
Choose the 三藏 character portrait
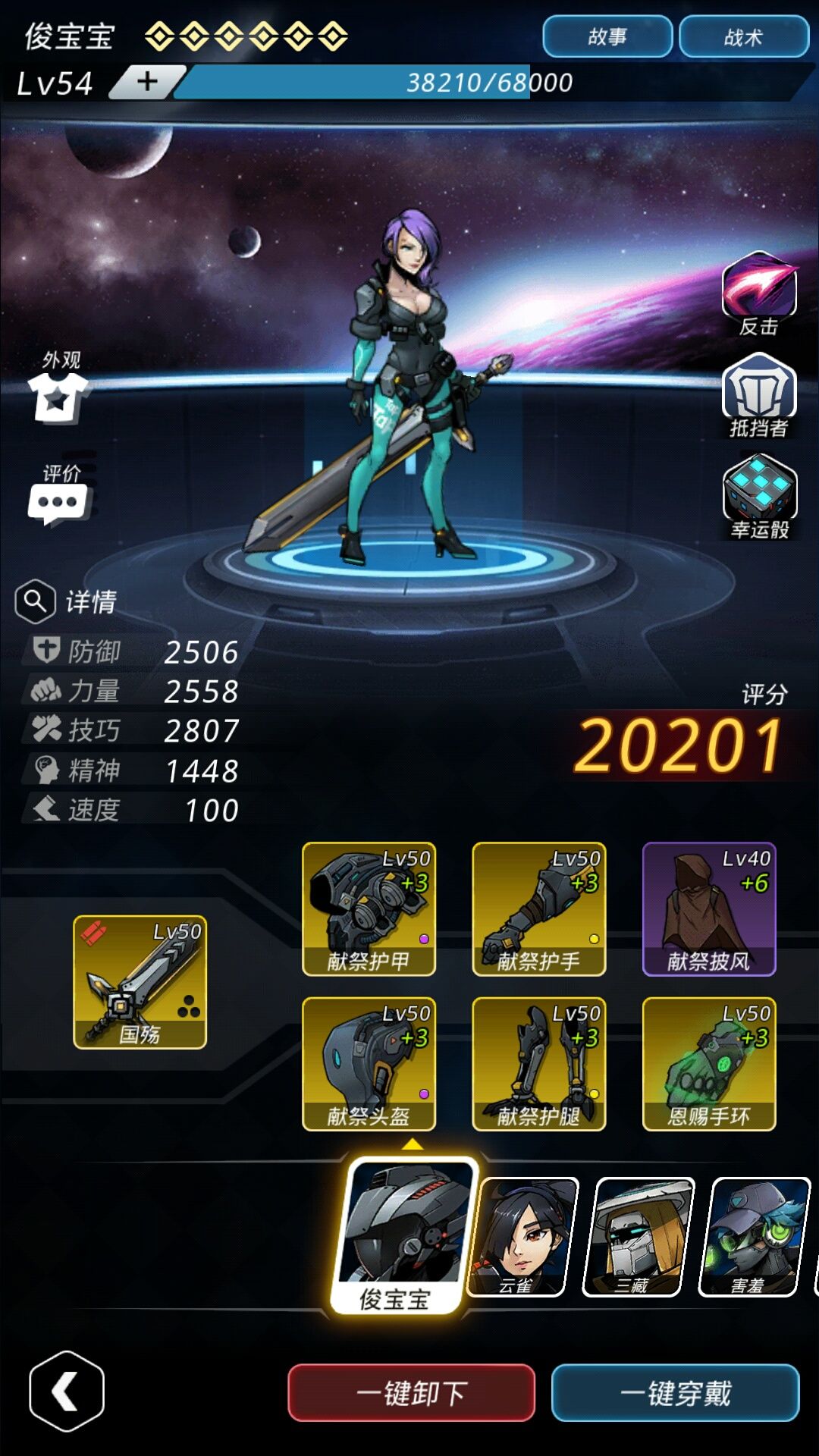[638, 1236]
